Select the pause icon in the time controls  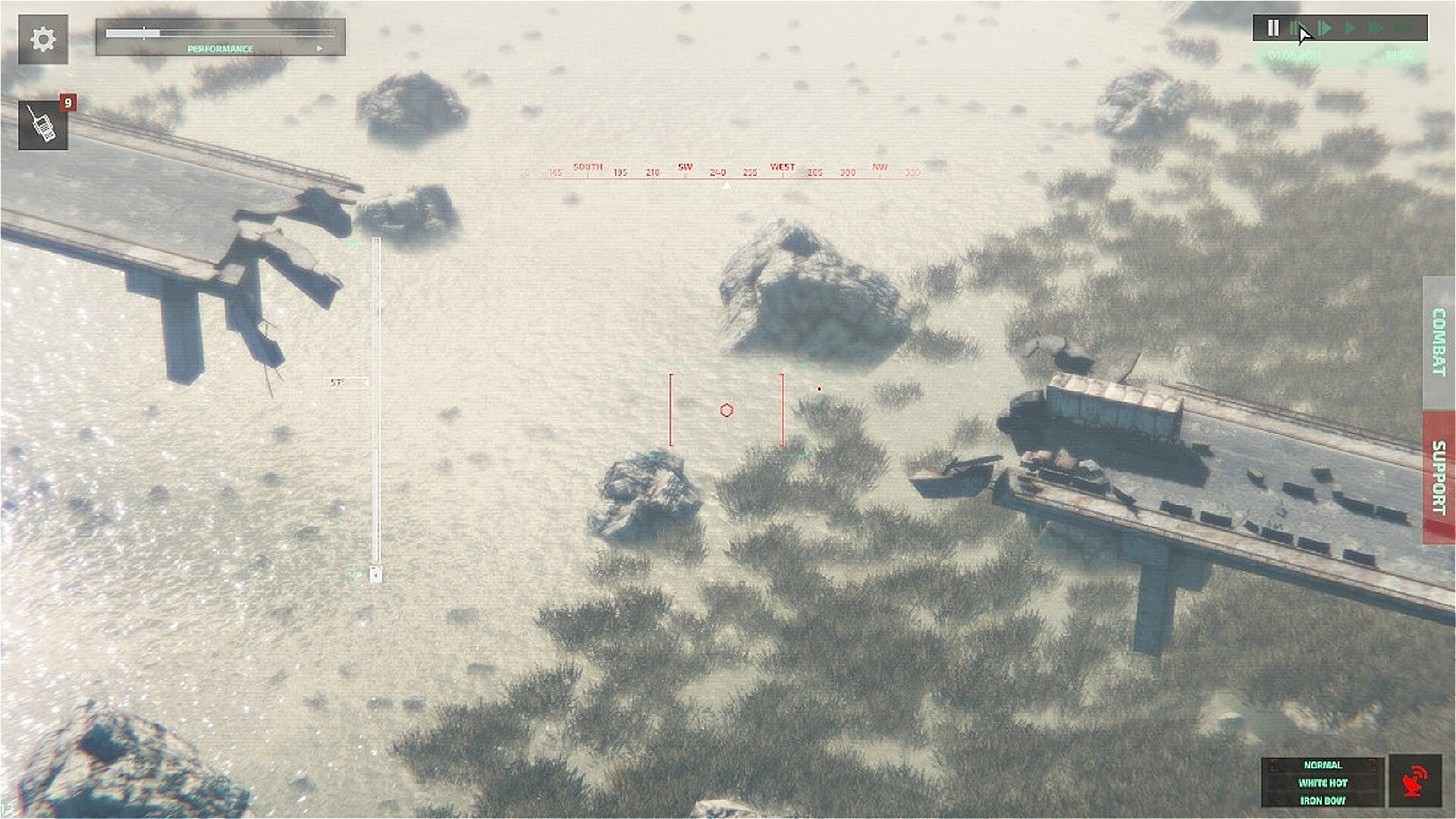[x=1273, y=27]
